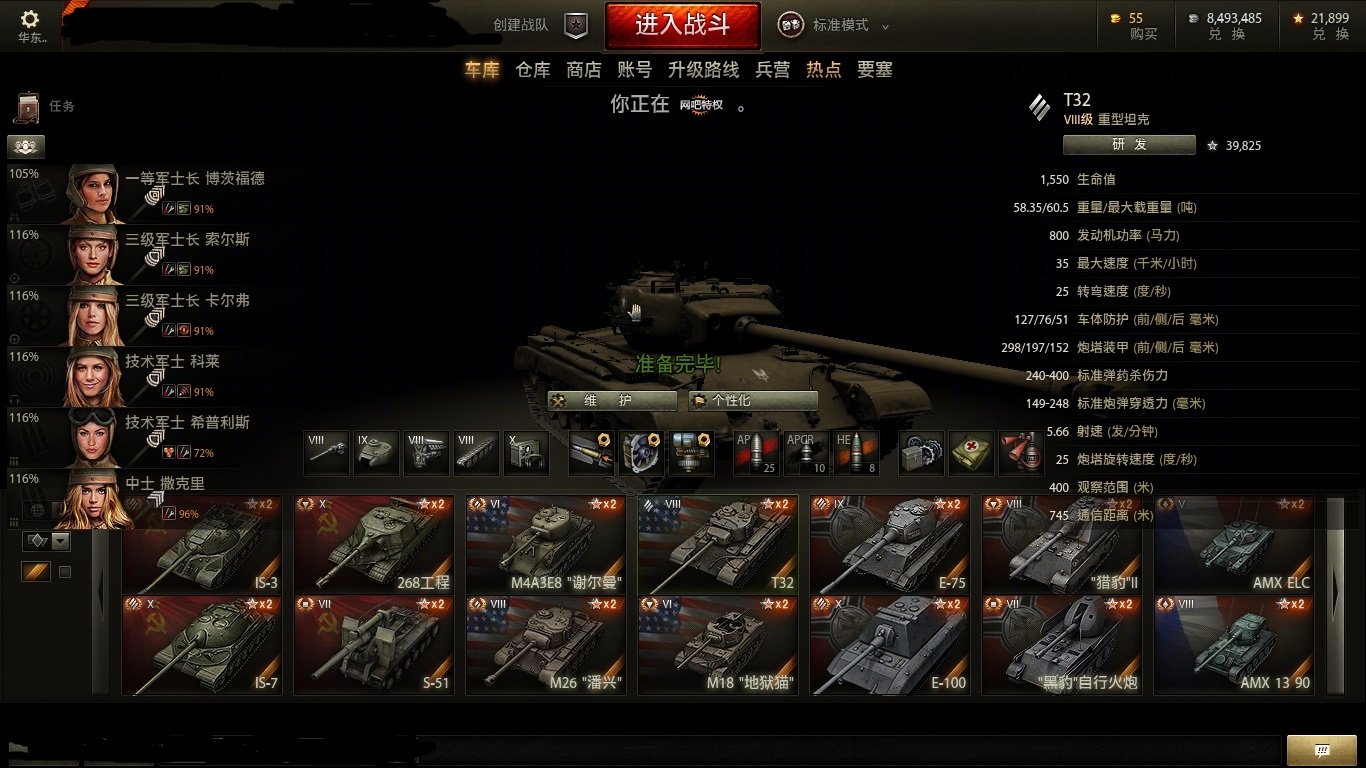
Task: Open the 任务 missions panel
Action: pyautogui.click(x=45, y=106)
